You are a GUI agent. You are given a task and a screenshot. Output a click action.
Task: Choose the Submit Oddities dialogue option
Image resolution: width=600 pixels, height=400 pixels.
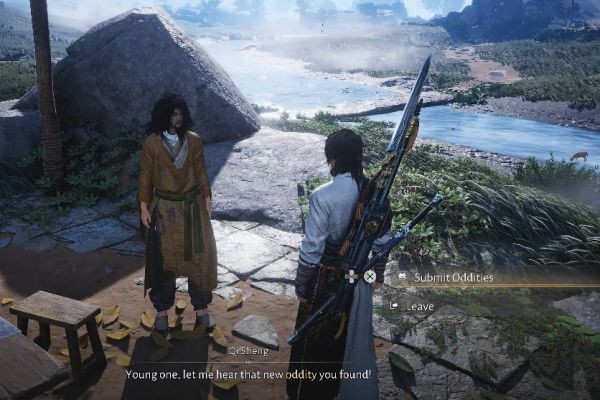[x=447, y=277]
